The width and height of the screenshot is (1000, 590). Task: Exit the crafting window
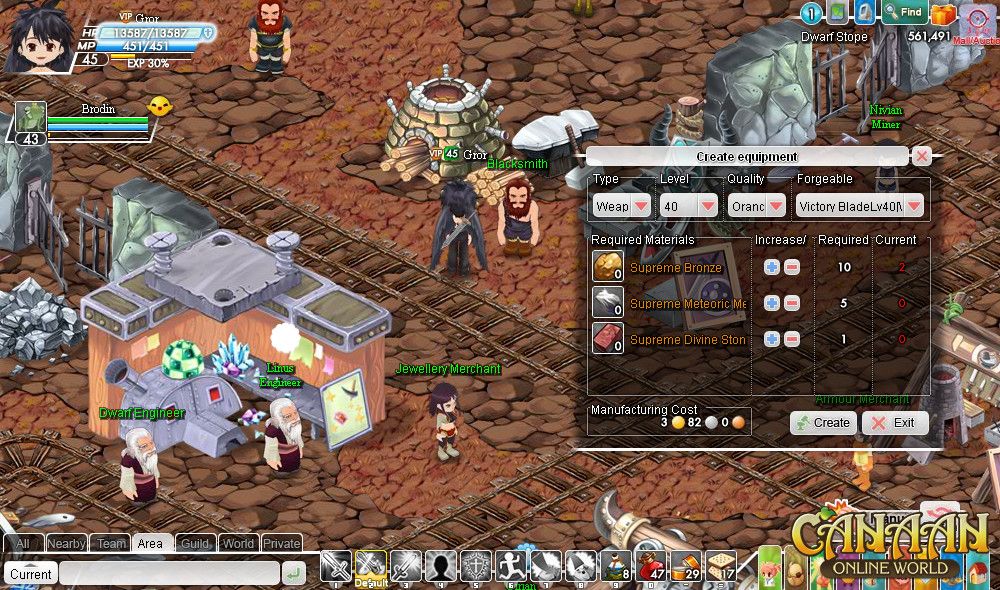click(x=894, y=422)
